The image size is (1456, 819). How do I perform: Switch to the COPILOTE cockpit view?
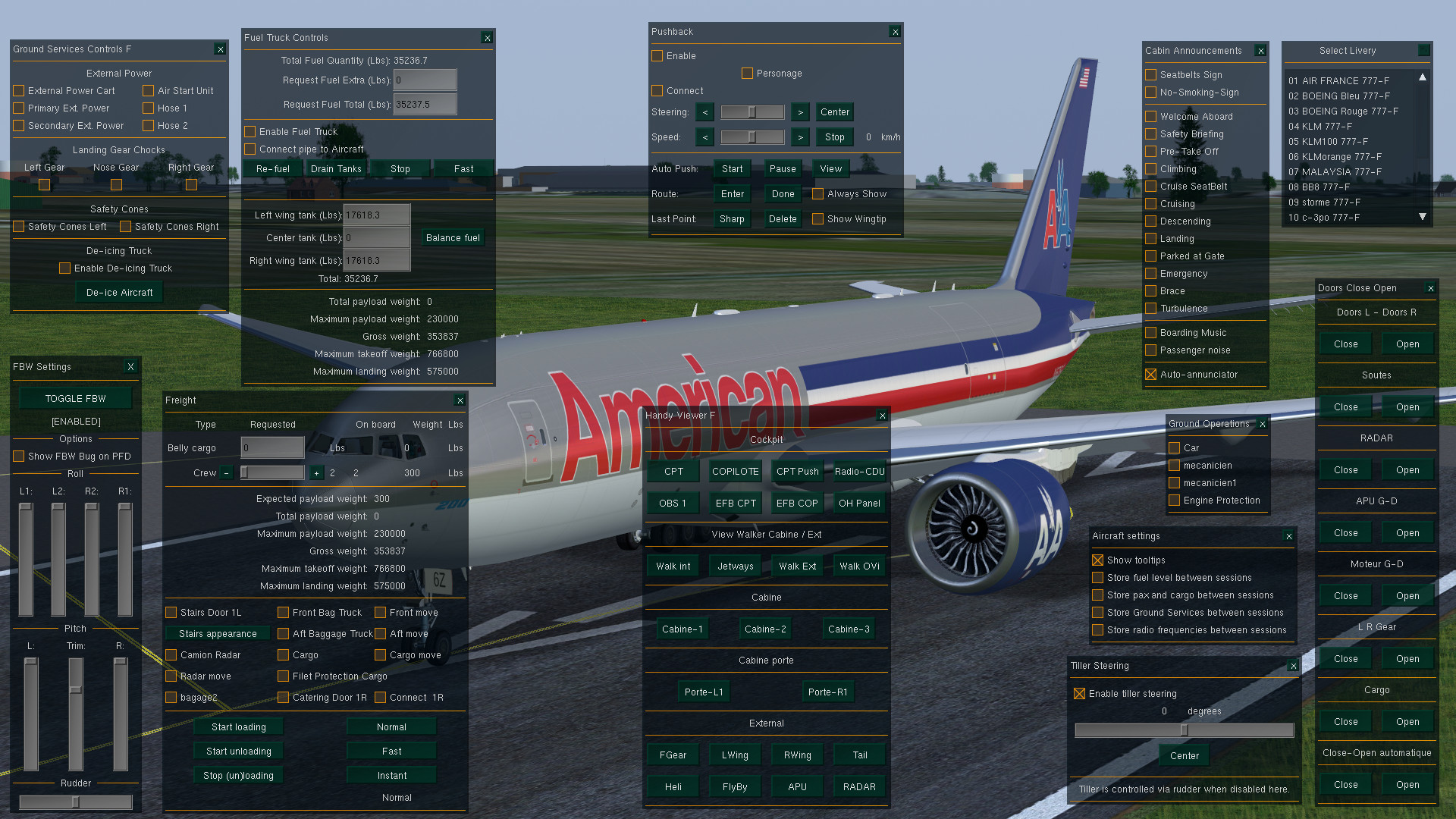coord(735,472)
